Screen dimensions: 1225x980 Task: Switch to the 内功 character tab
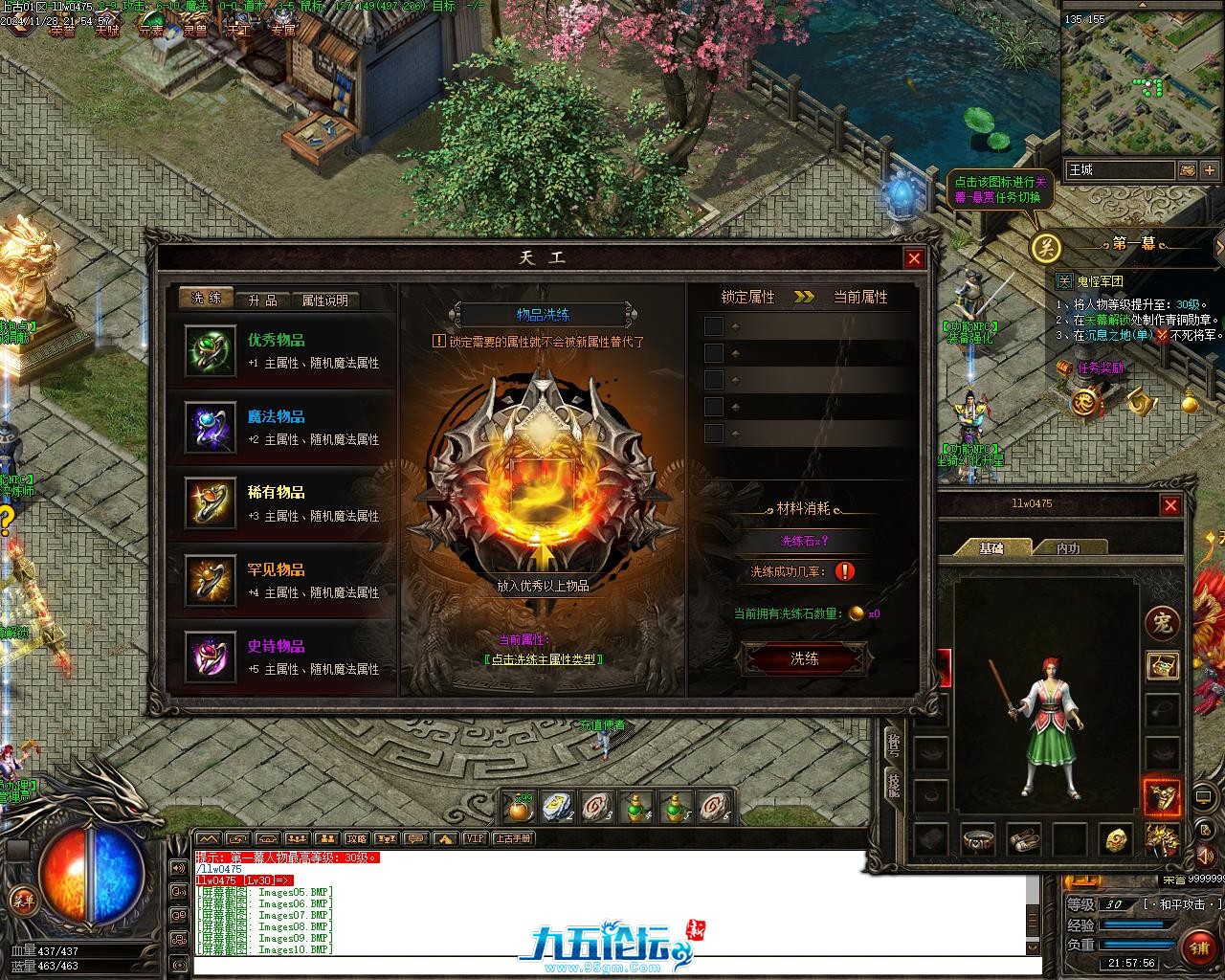pyautogui.click(x=1068, y=548)
